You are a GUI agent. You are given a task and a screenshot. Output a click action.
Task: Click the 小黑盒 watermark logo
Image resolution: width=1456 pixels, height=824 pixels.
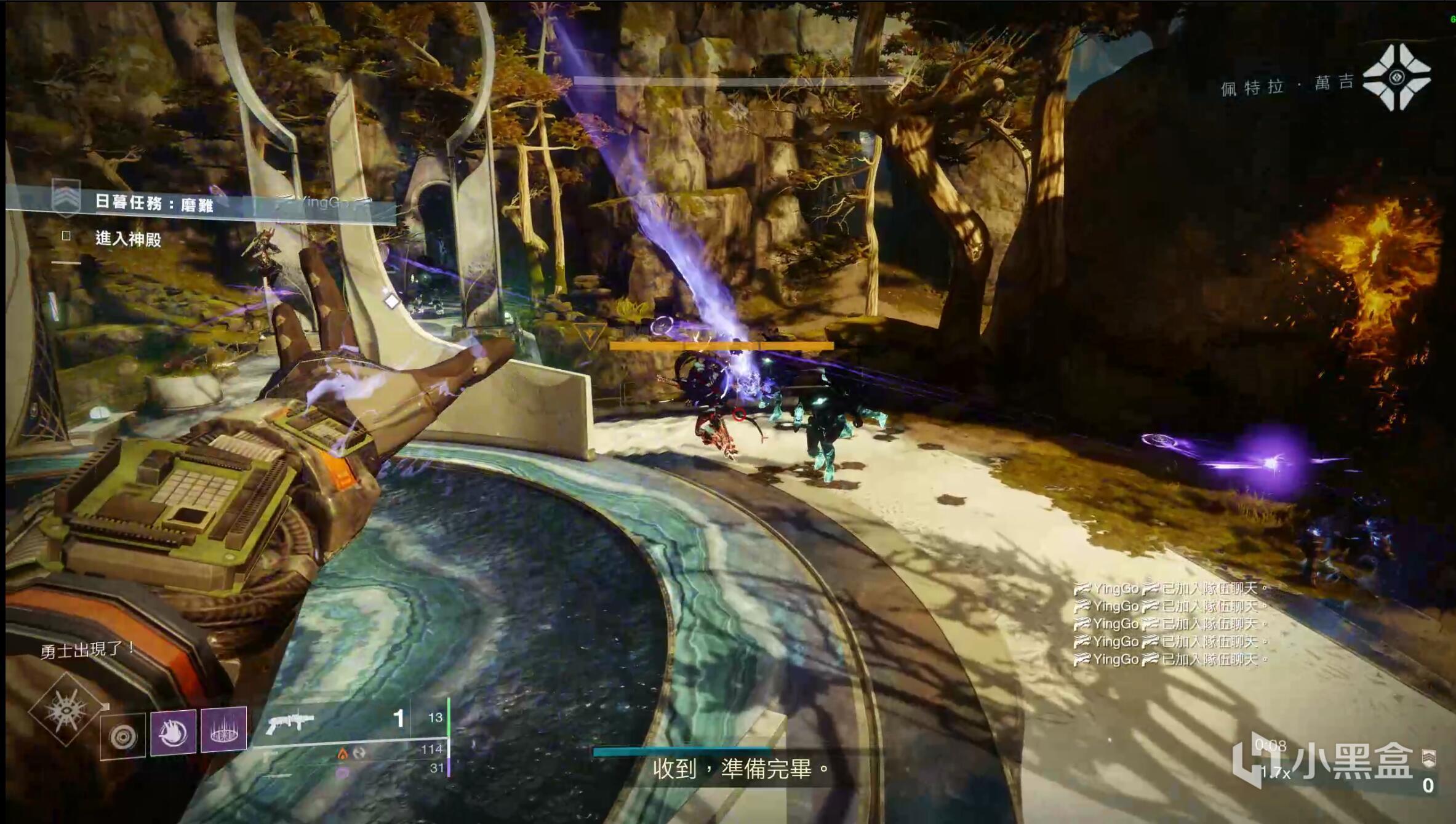[x=1323, y=763]
